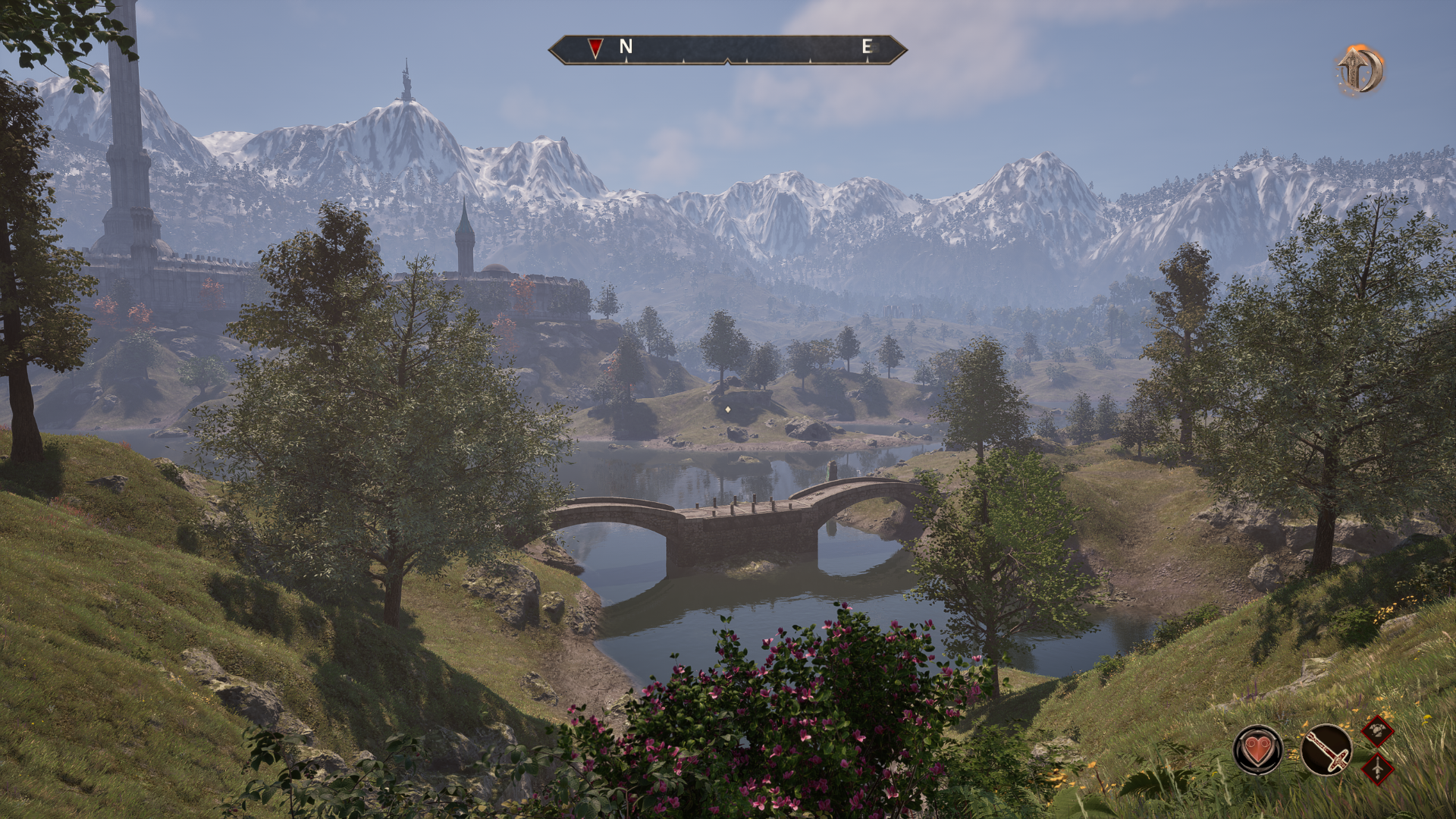Click the broken armor warning diamond
The height and width of the screenshot is (819, 1456).
pyautogui.click(x=1377, y=731)
